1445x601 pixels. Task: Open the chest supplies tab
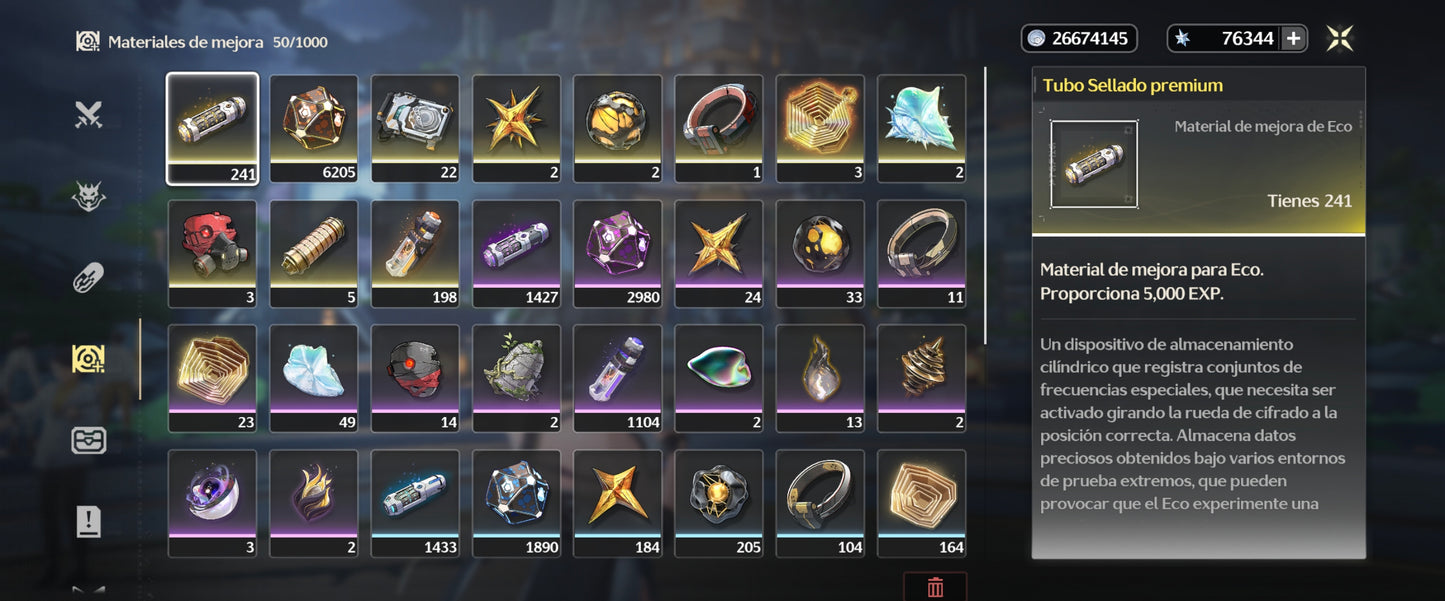pyautogui.click(x=89, y=440)
